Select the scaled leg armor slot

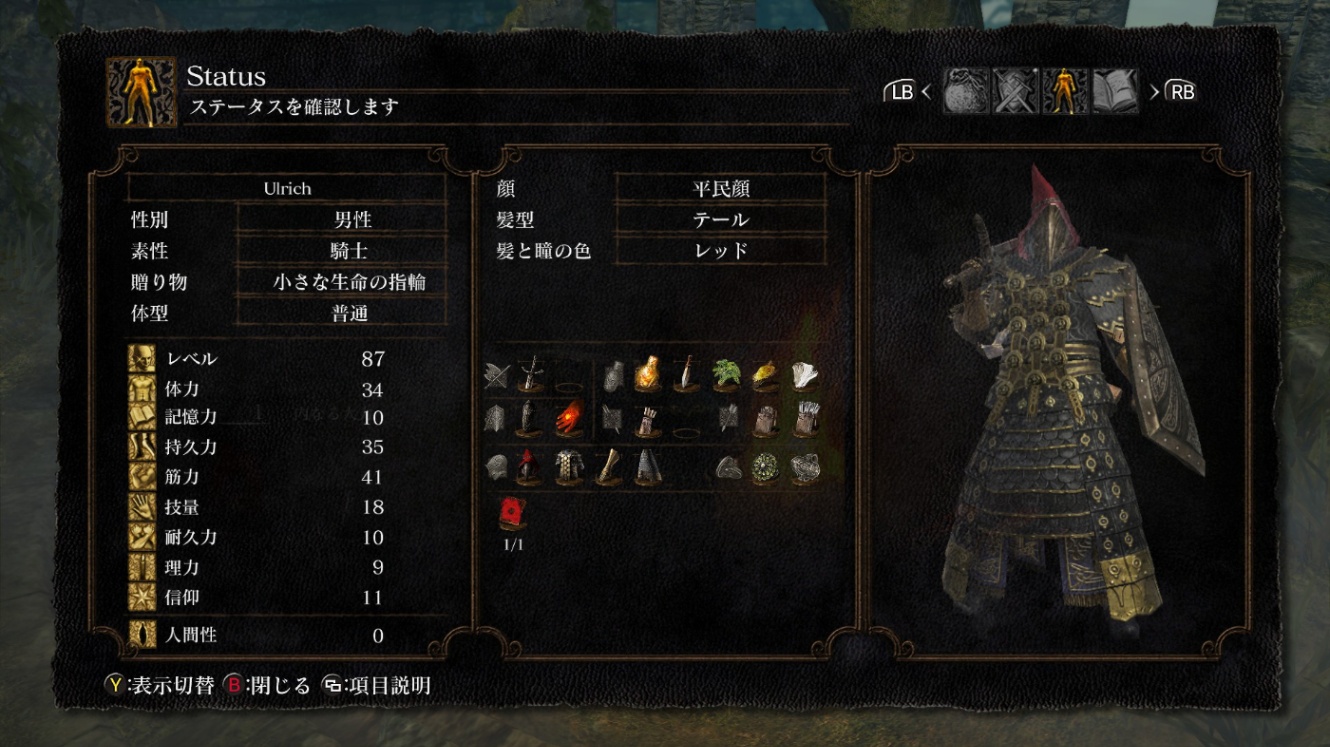647,467
